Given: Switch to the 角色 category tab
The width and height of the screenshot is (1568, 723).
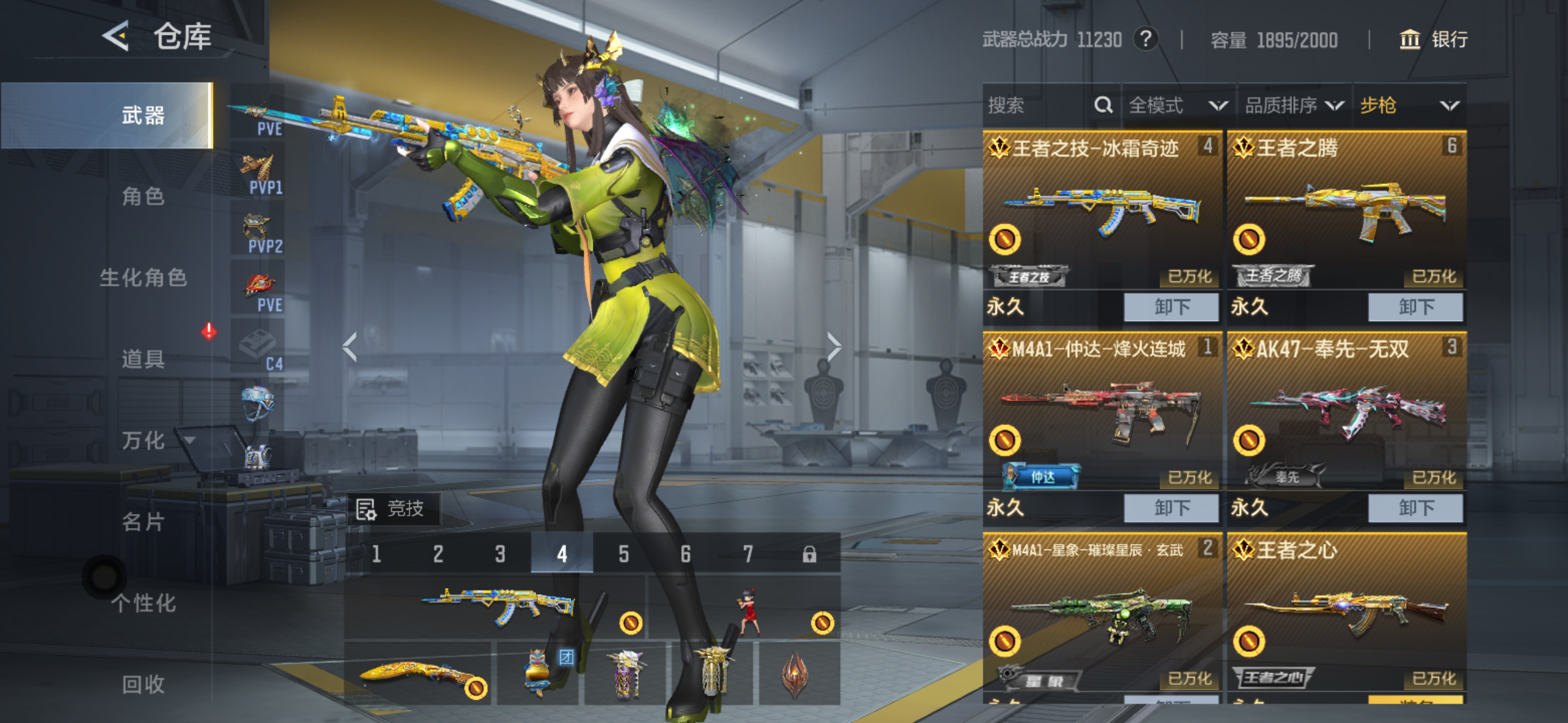Looking at the screenshot, I should (x=143, y=196).
